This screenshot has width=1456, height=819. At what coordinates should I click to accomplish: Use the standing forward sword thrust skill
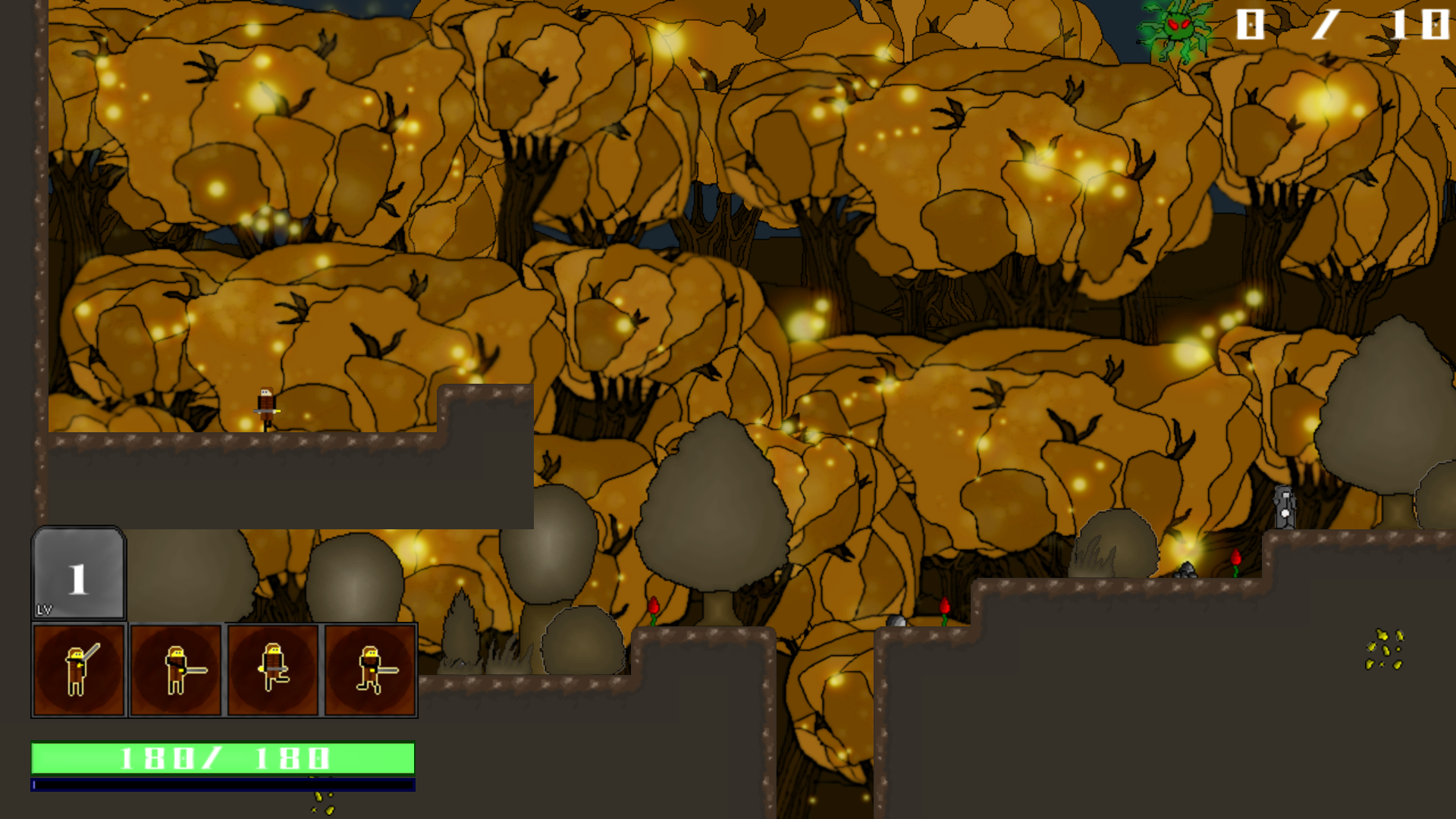pyautogui.click(x=176, y=670)
